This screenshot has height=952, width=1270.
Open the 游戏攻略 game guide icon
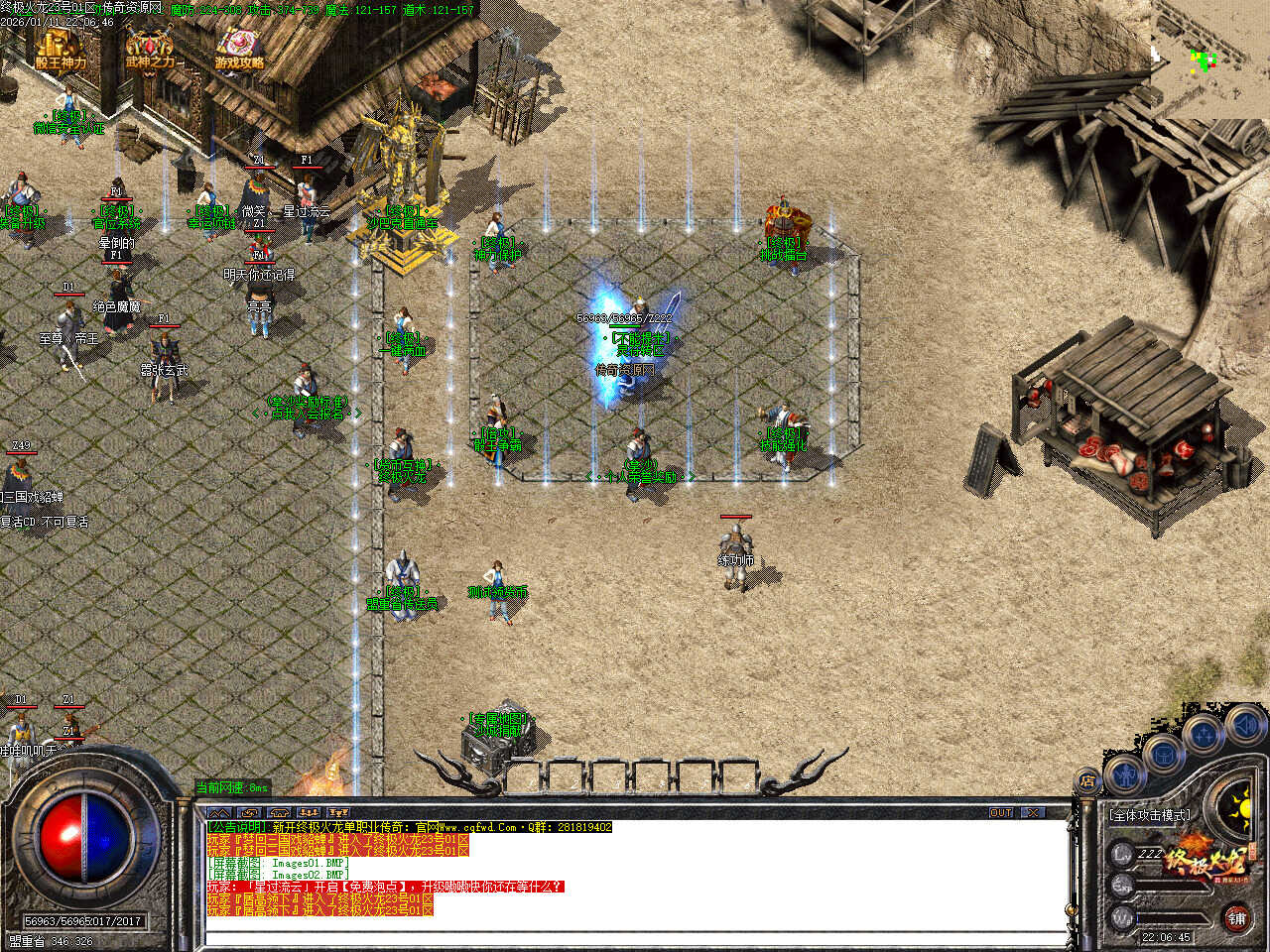[x=239, y=51]
